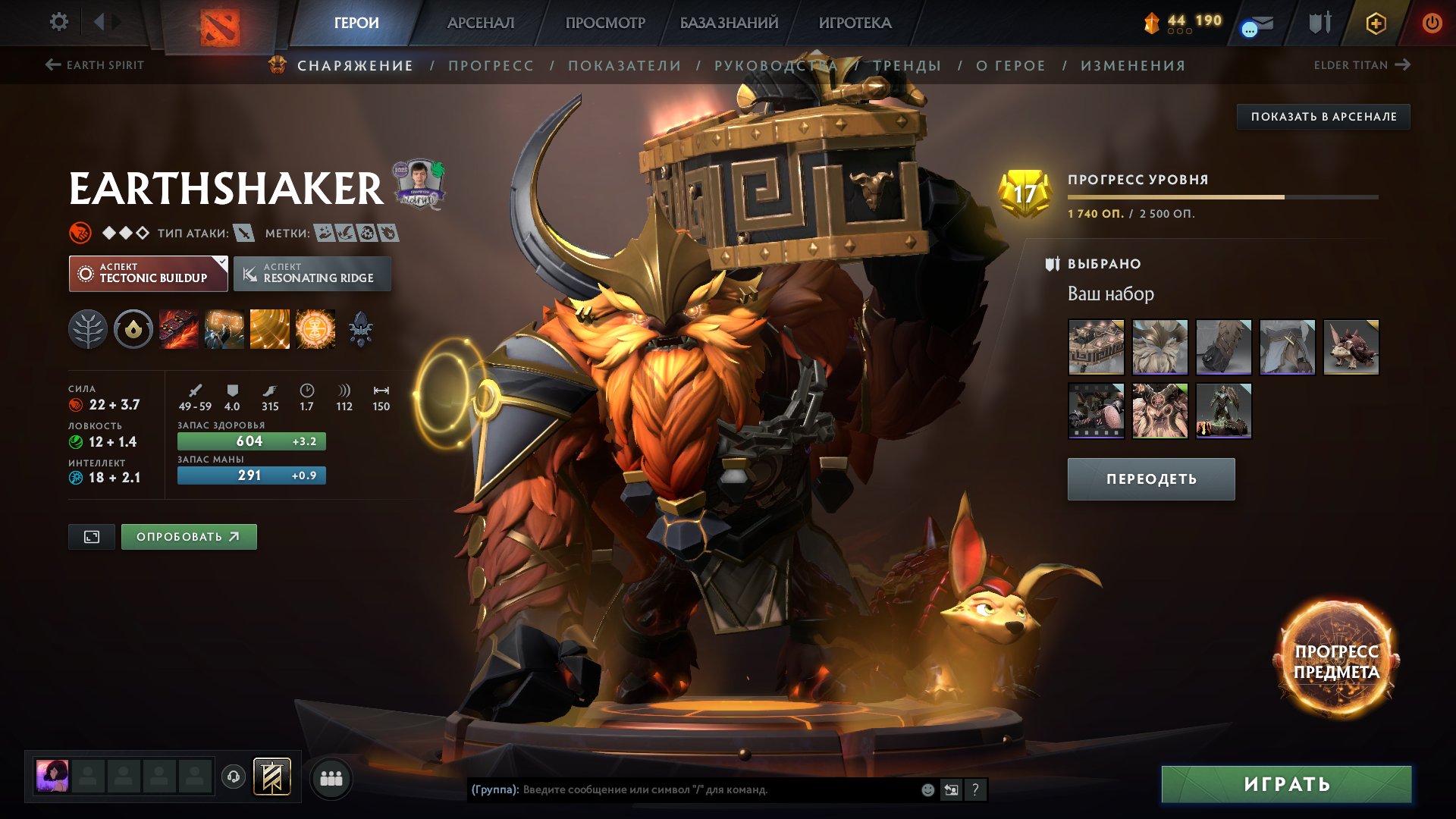Switch to the ТРЕНДЫ tab
Screen dimensions: 1456x819
(907, 65)
